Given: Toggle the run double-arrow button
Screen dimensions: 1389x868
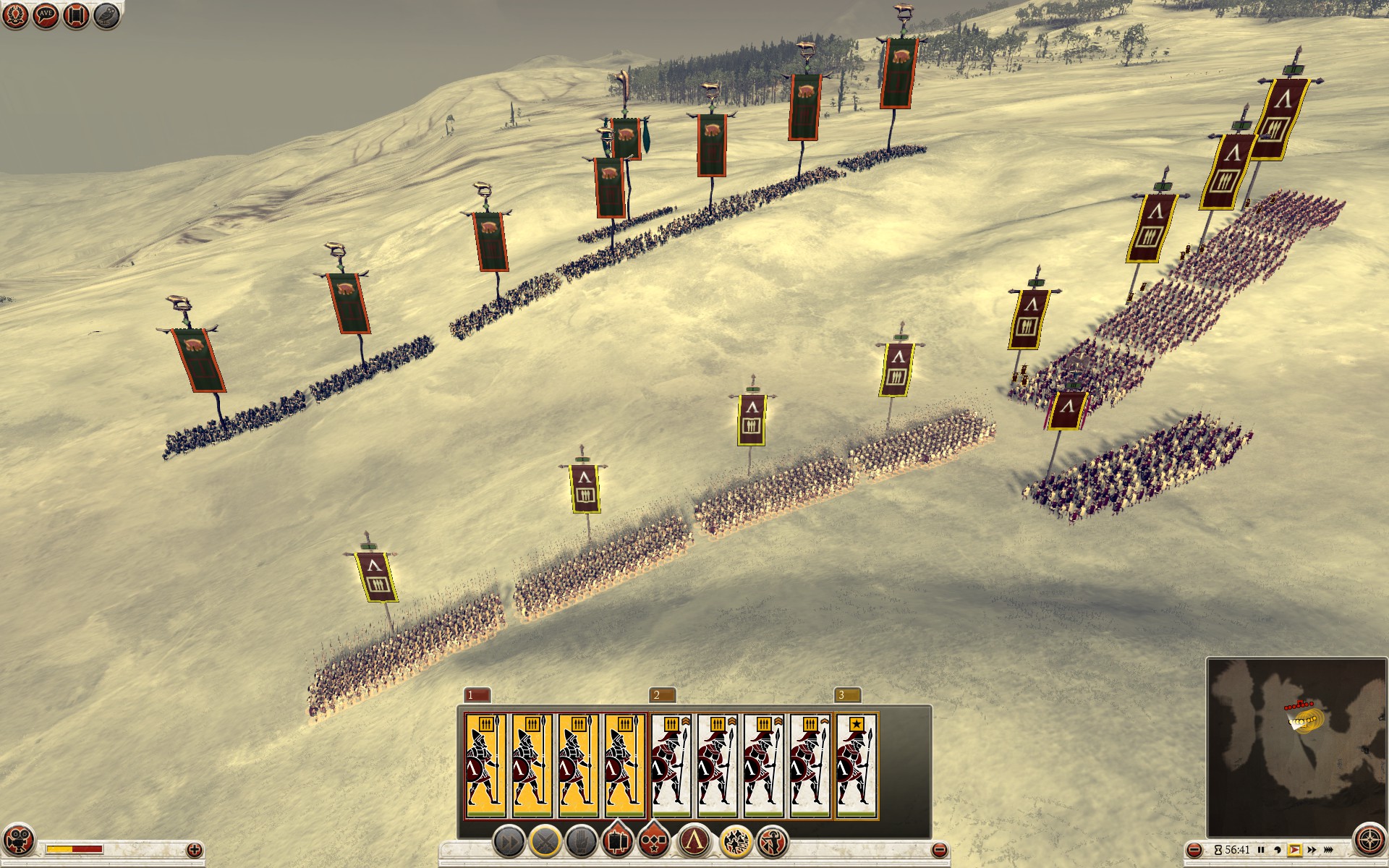Looking at the screenshot, I should click(509, 842).
